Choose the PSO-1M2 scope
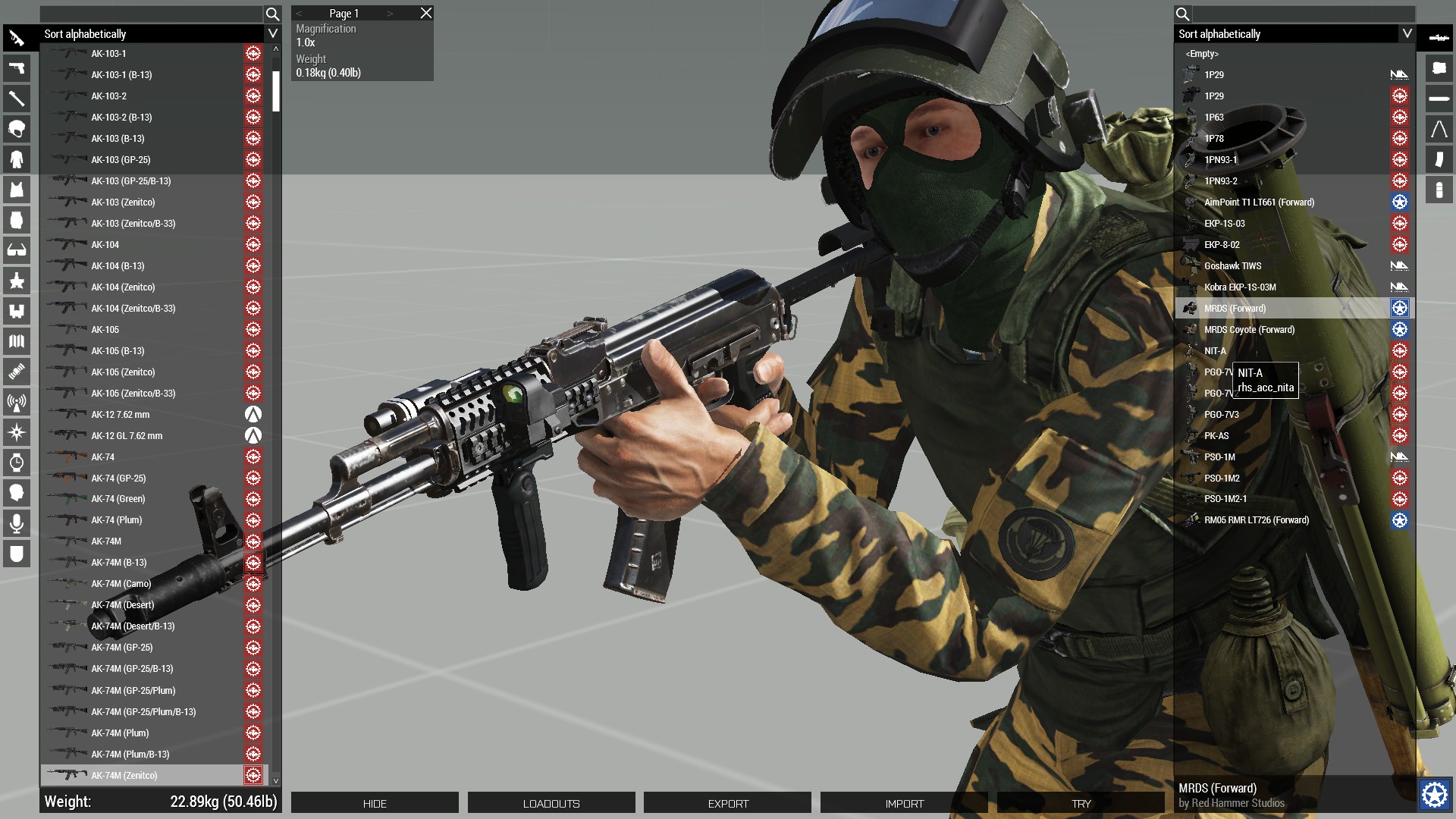The height and width of the screenshot is (819, 1456). pos(1222,479)
